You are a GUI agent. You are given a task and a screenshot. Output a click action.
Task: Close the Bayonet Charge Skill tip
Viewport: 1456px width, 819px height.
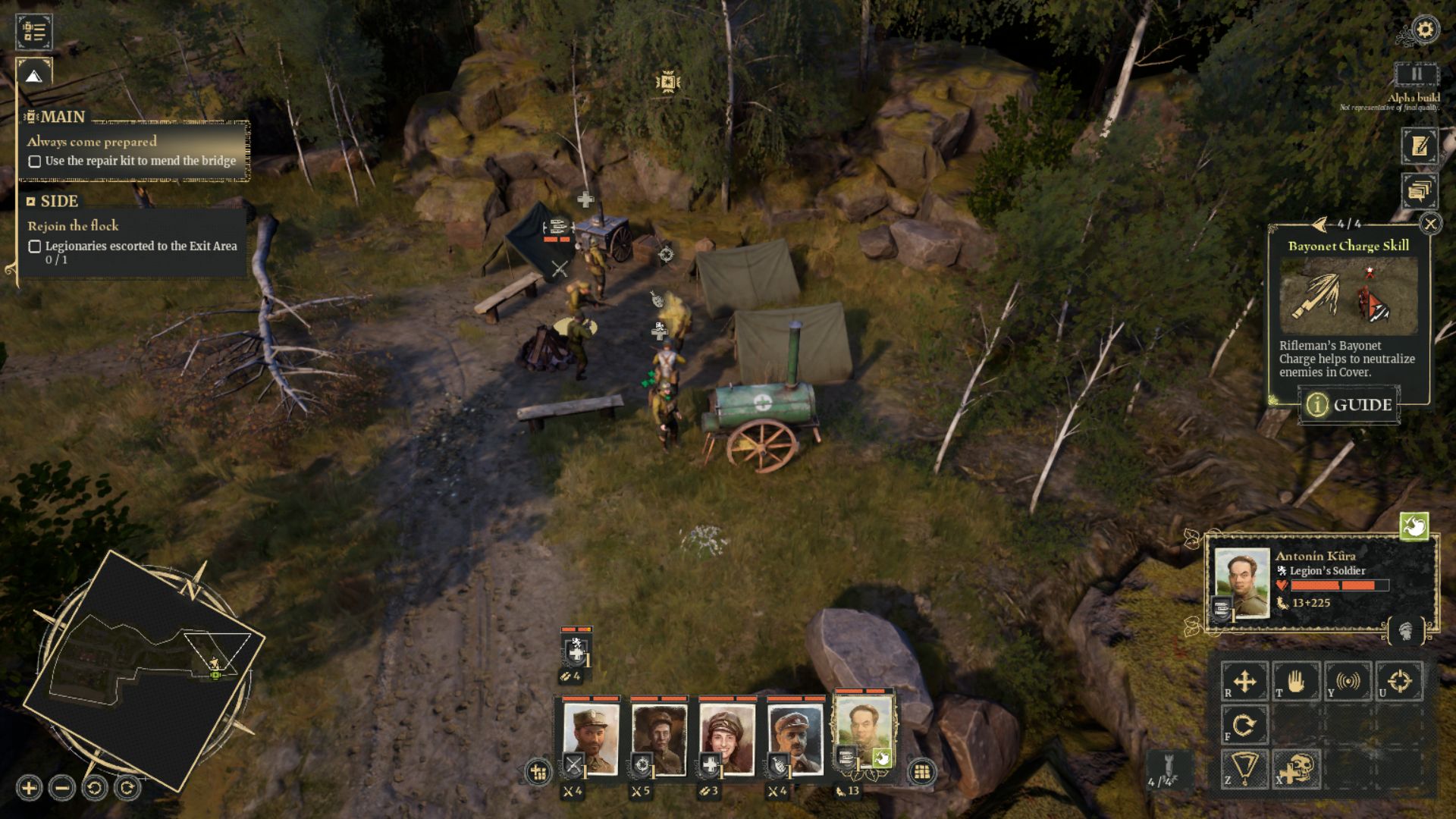pos(1430,224)
